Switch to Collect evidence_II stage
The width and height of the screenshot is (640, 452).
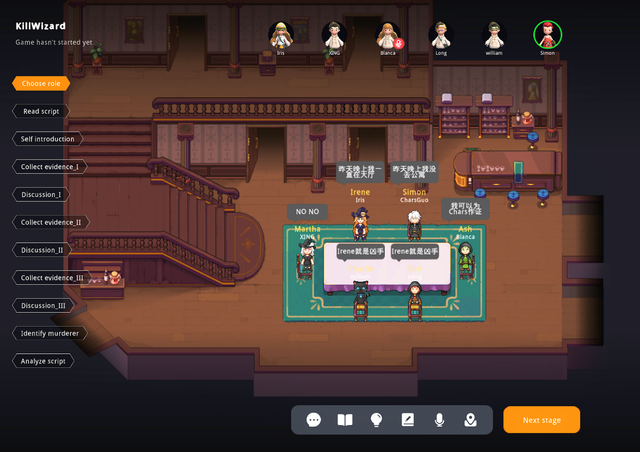pyautogui.click(x=51, y=222)
